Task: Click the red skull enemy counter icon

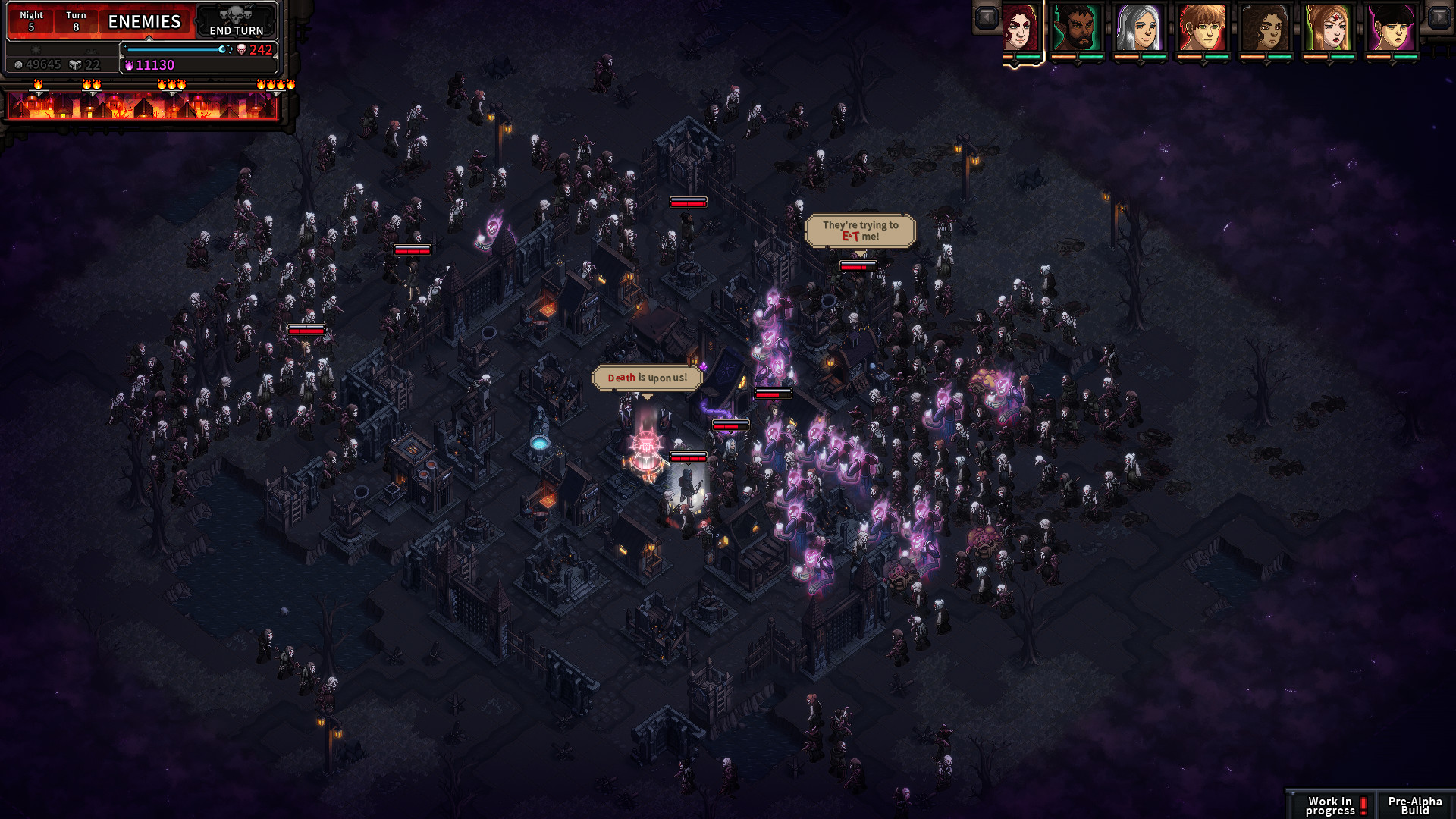Action: [242, 50]
